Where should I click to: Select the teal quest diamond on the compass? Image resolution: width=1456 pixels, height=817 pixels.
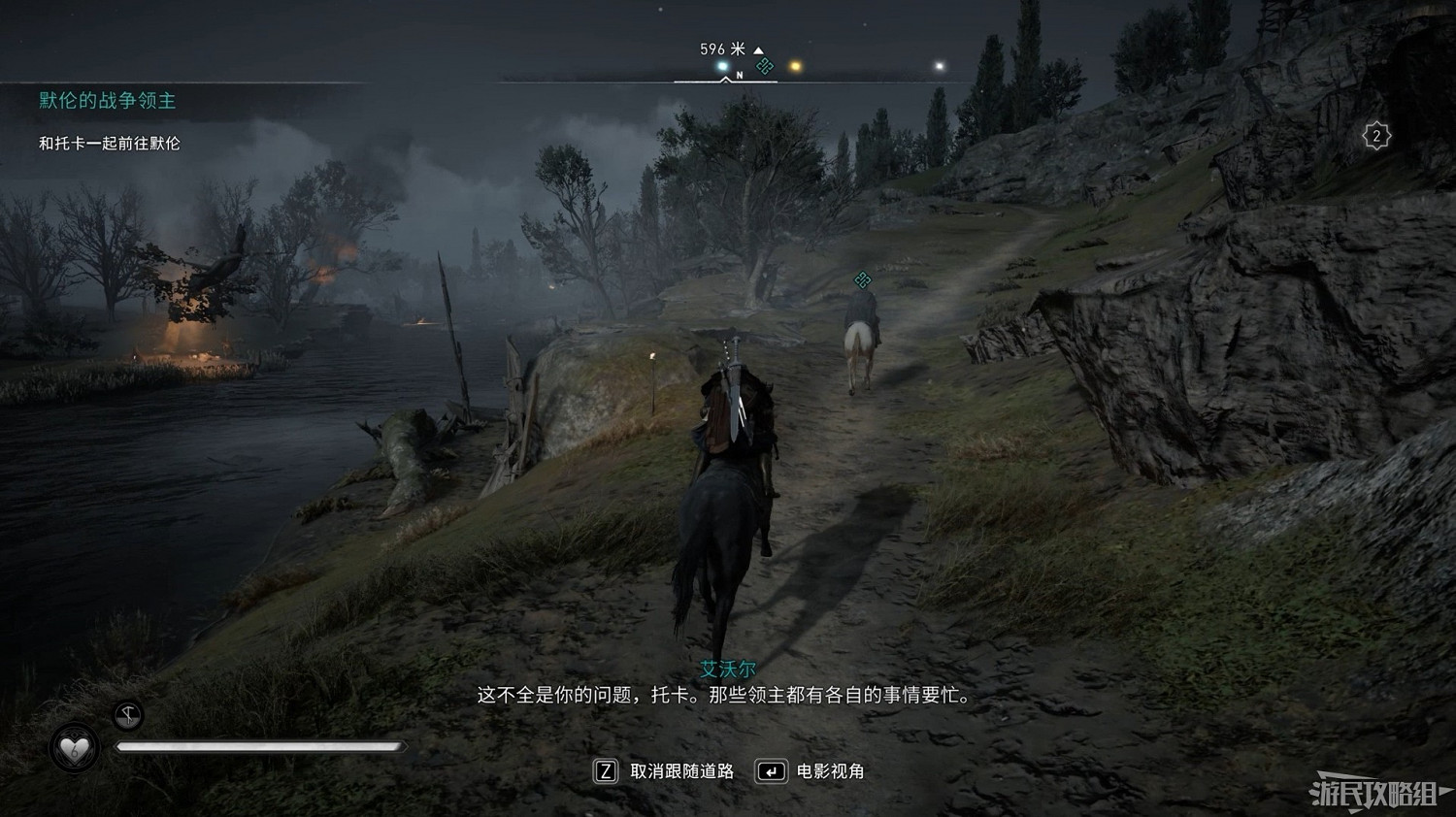[766, 65]
